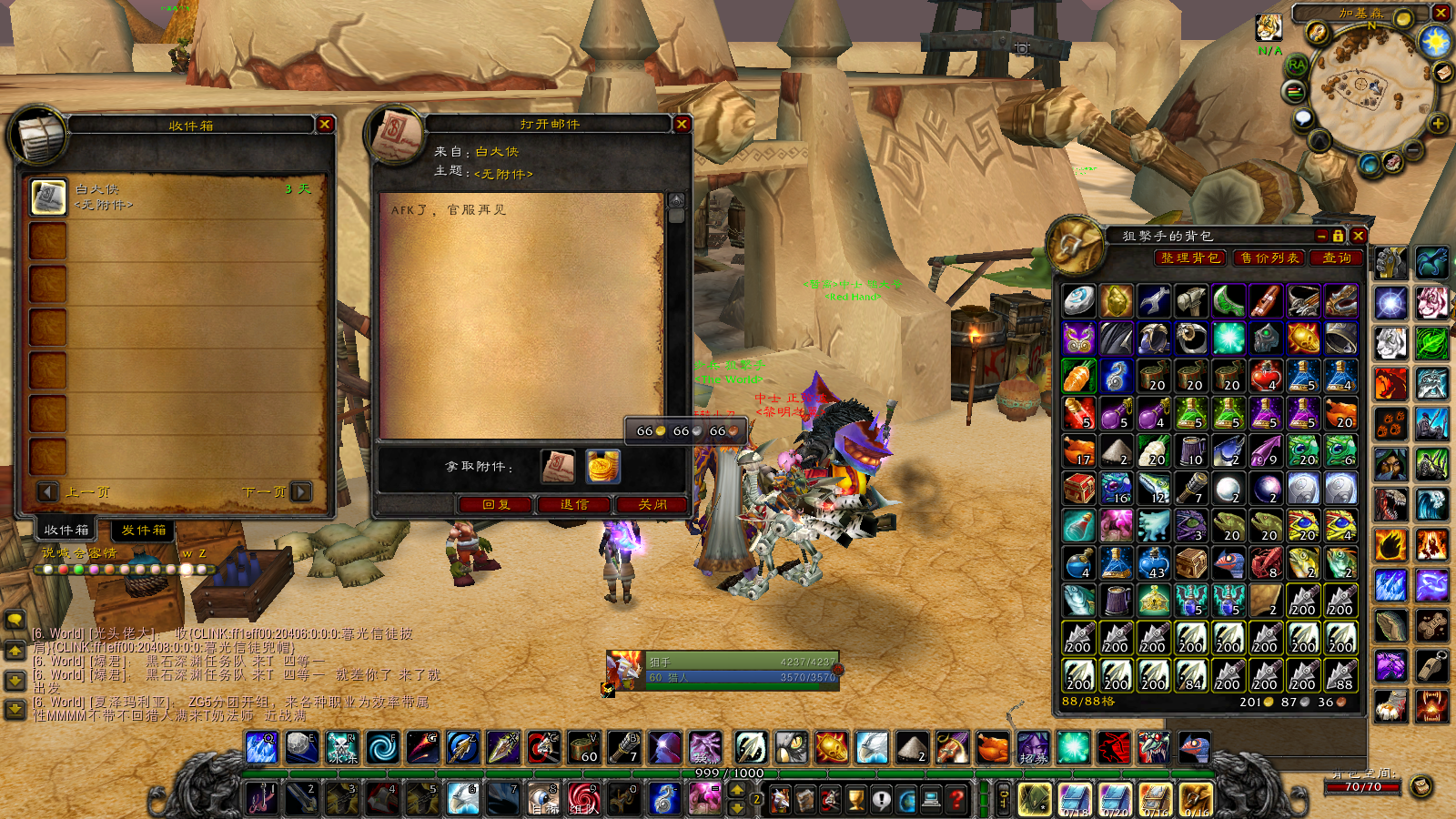Close the inbox (收件箱) window

[325, 125]
